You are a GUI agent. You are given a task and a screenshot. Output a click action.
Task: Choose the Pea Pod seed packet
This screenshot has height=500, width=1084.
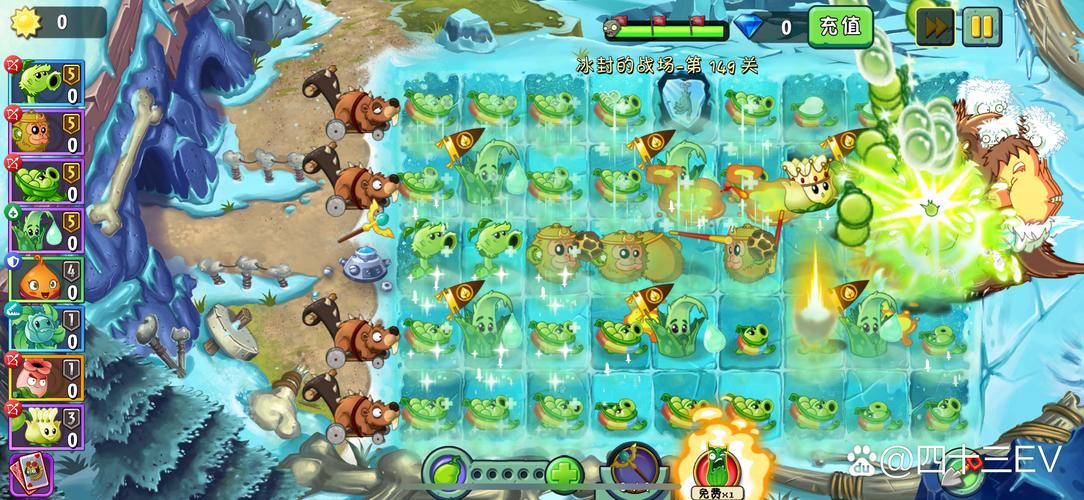tap(46, 180)
